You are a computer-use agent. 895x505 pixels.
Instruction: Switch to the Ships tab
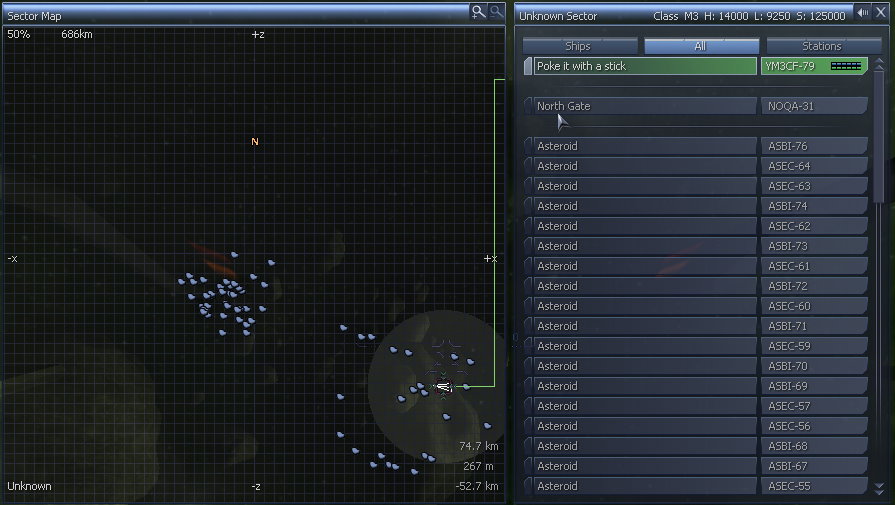tap(580, 46)
